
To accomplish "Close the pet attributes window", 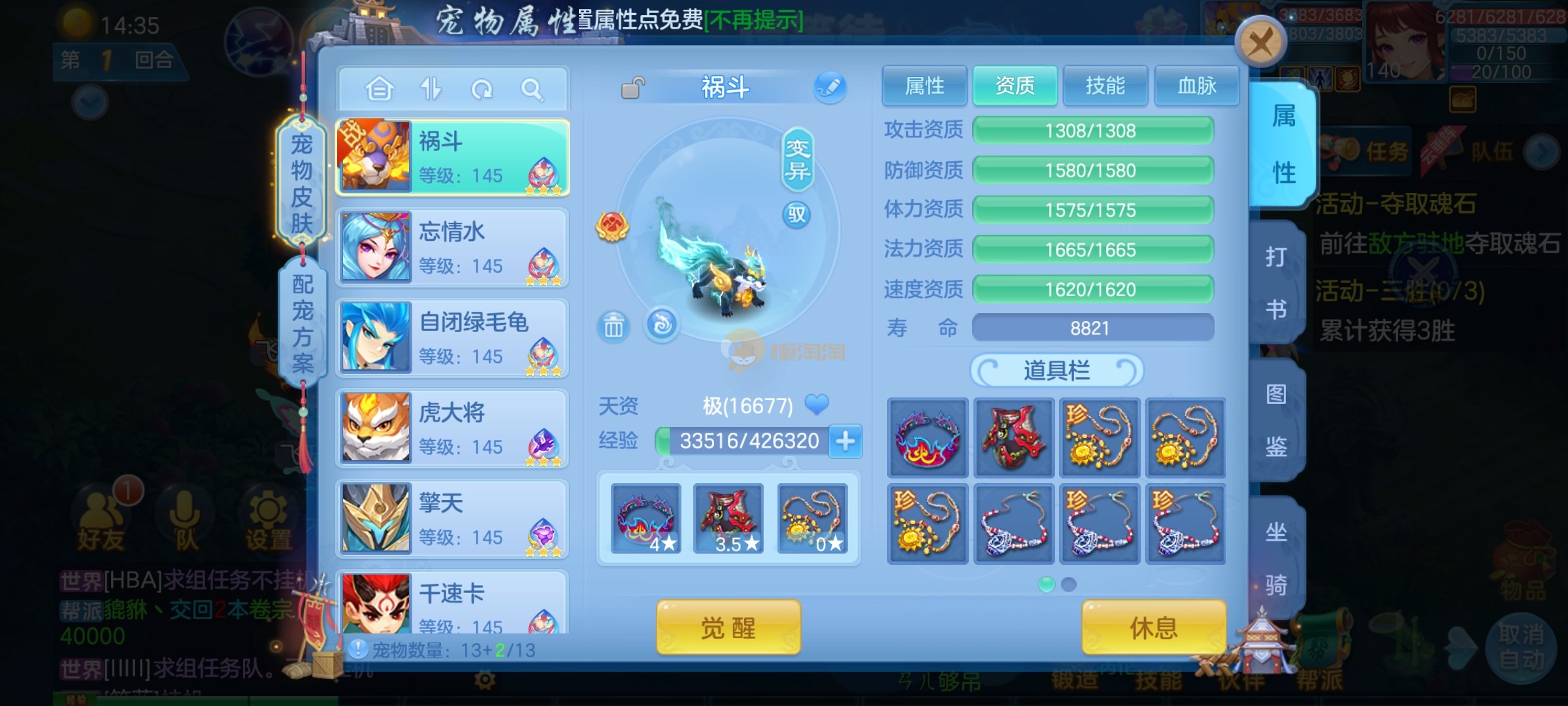I will click(1260, 42).
